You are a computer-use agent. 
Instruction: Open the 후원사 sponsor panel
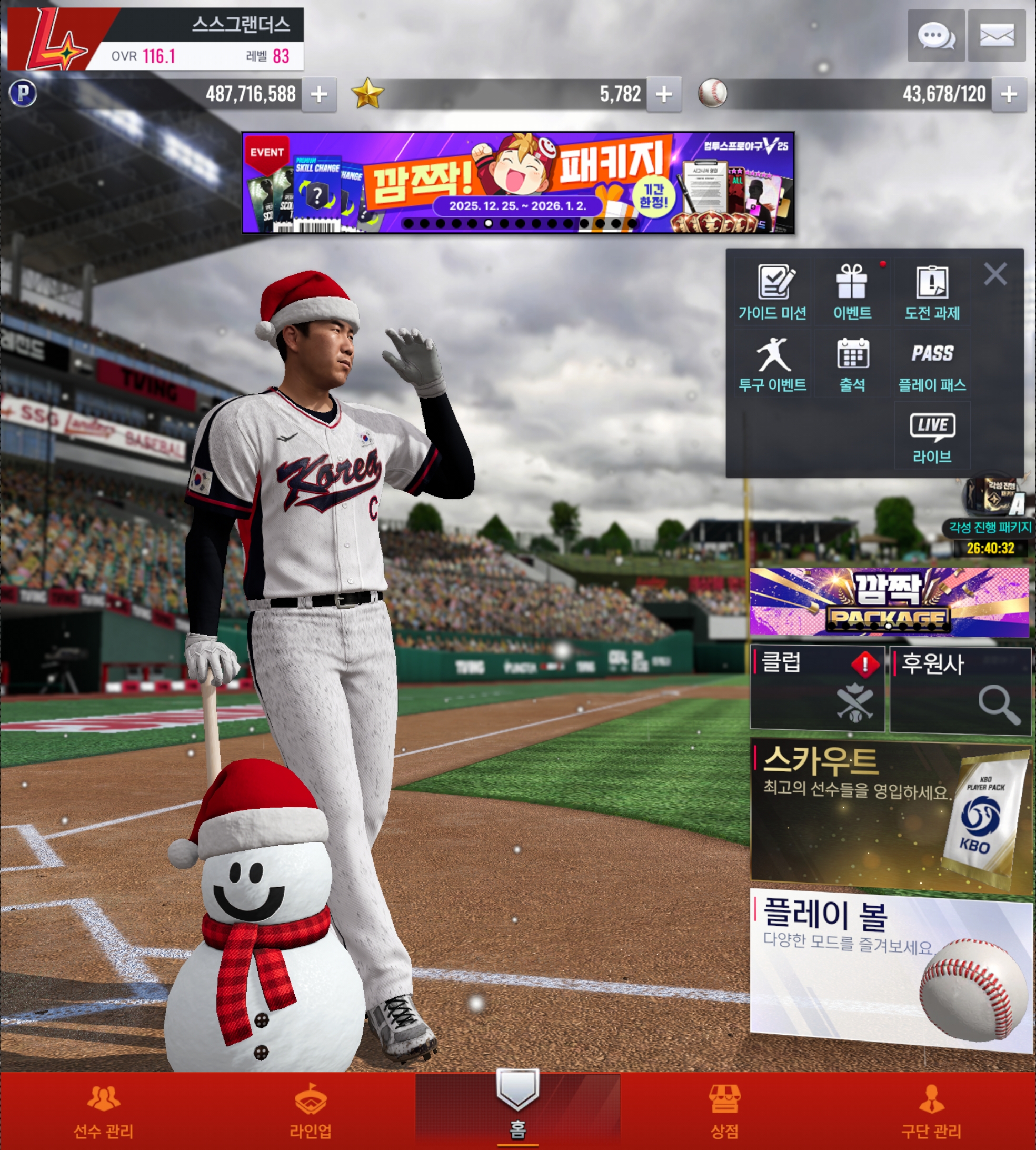point(960,689)
